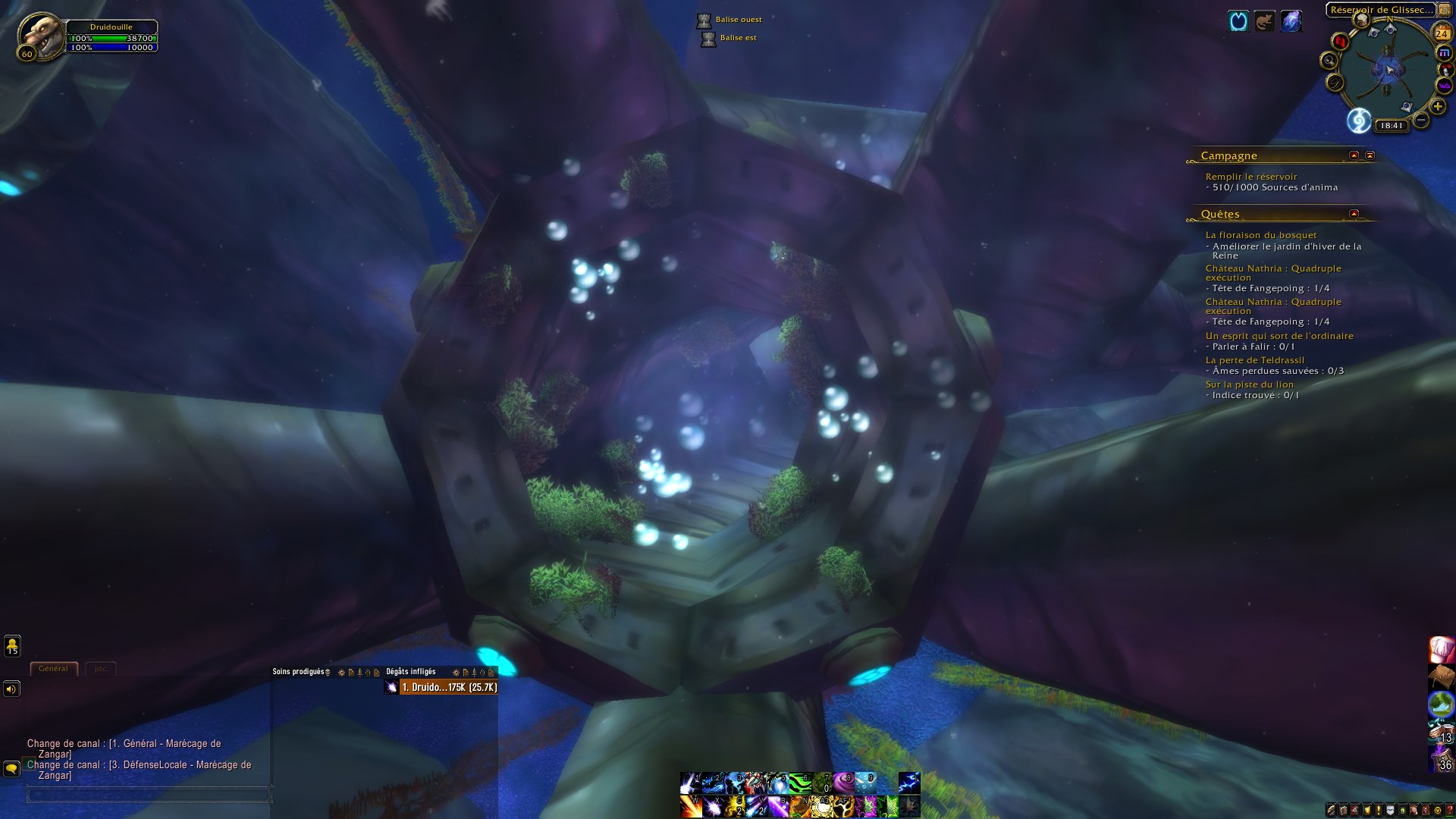Open the social panel via the character icon above chat
The width and height of the screenshot is (1456, 819).
(x=12, y=647)
